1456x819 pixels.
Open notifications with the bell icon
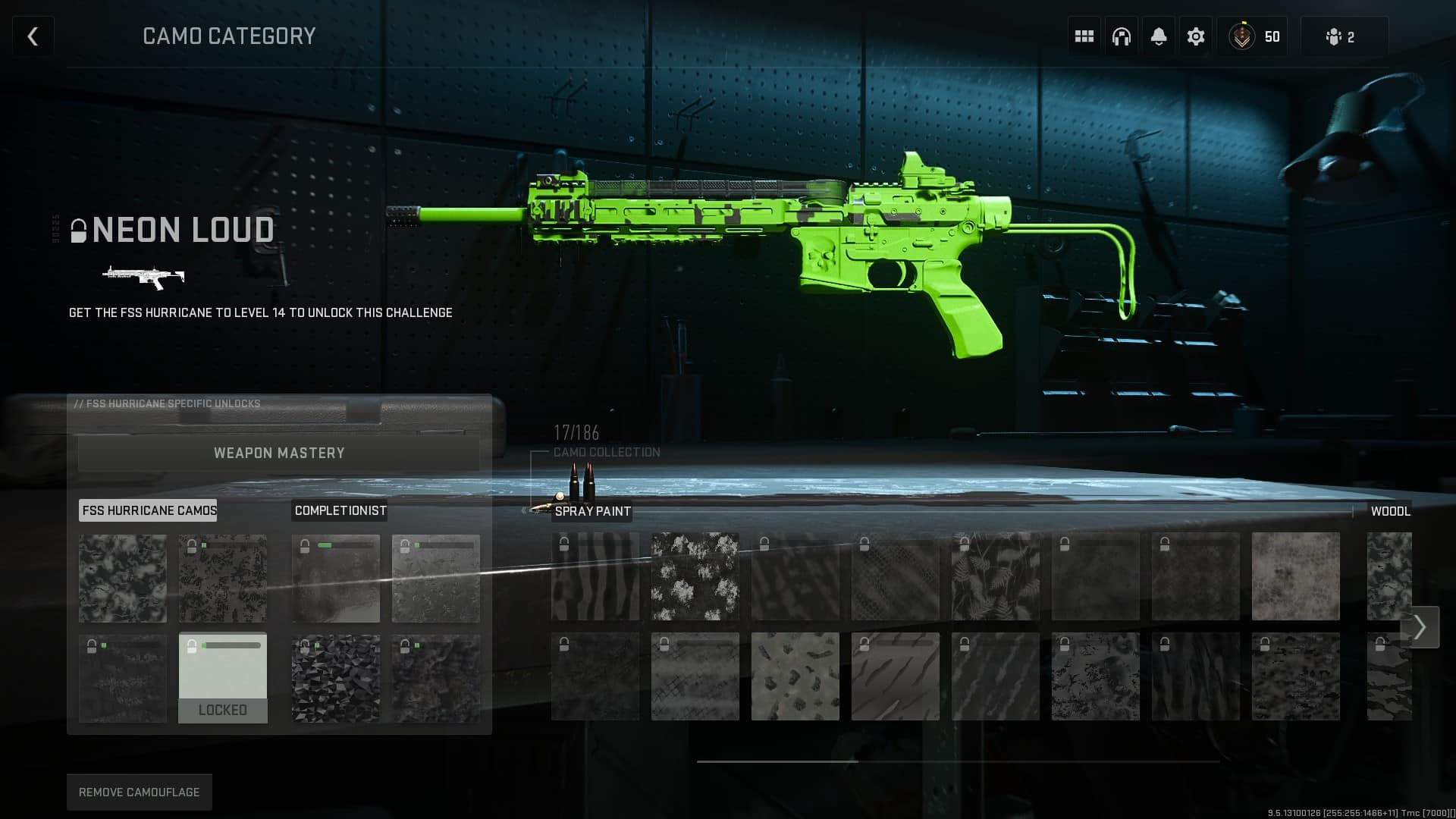1158,36
